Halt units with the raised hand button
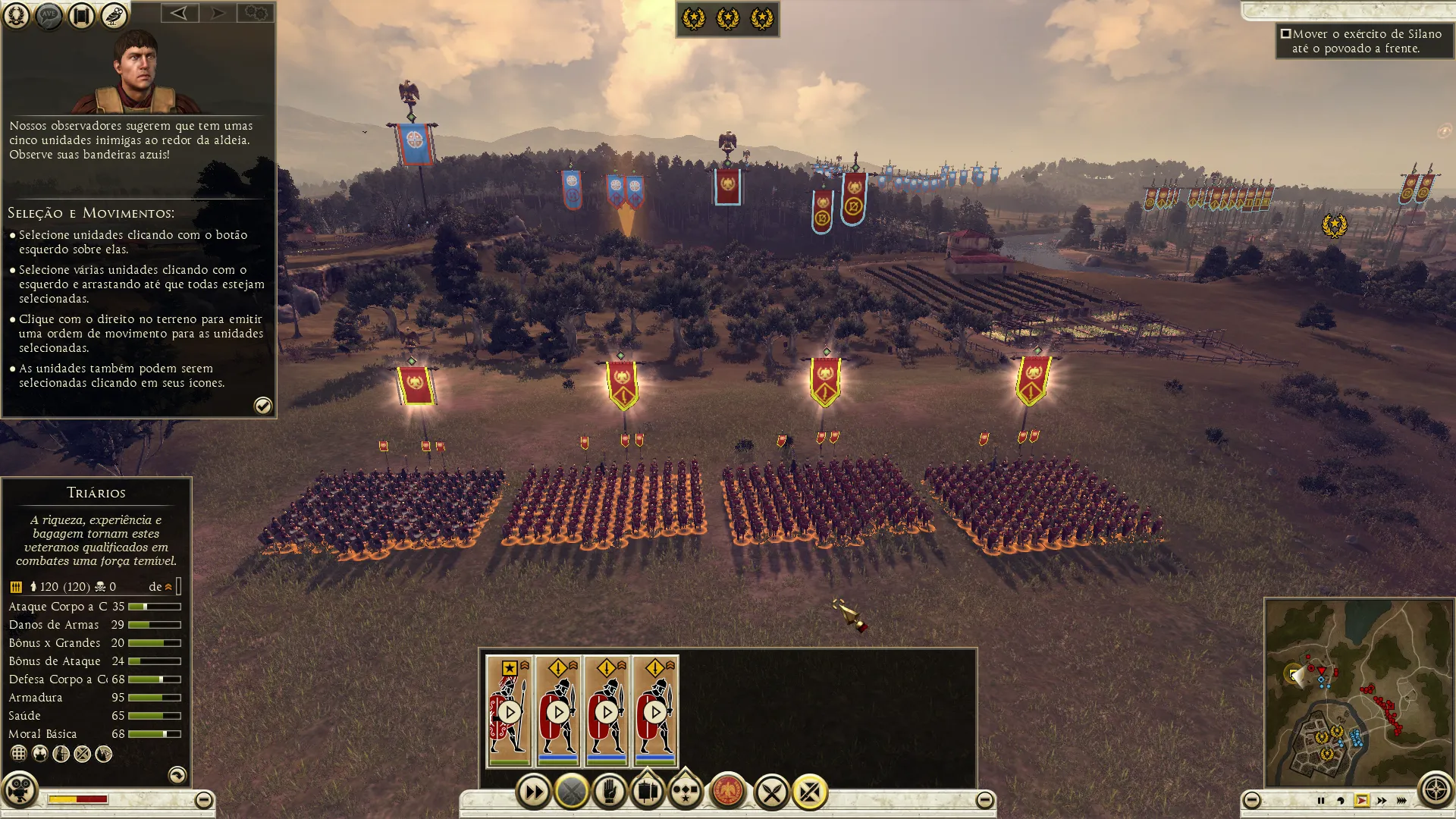Screen dimensions: 1456x819 pyautogui.click(x=609, y=792)
